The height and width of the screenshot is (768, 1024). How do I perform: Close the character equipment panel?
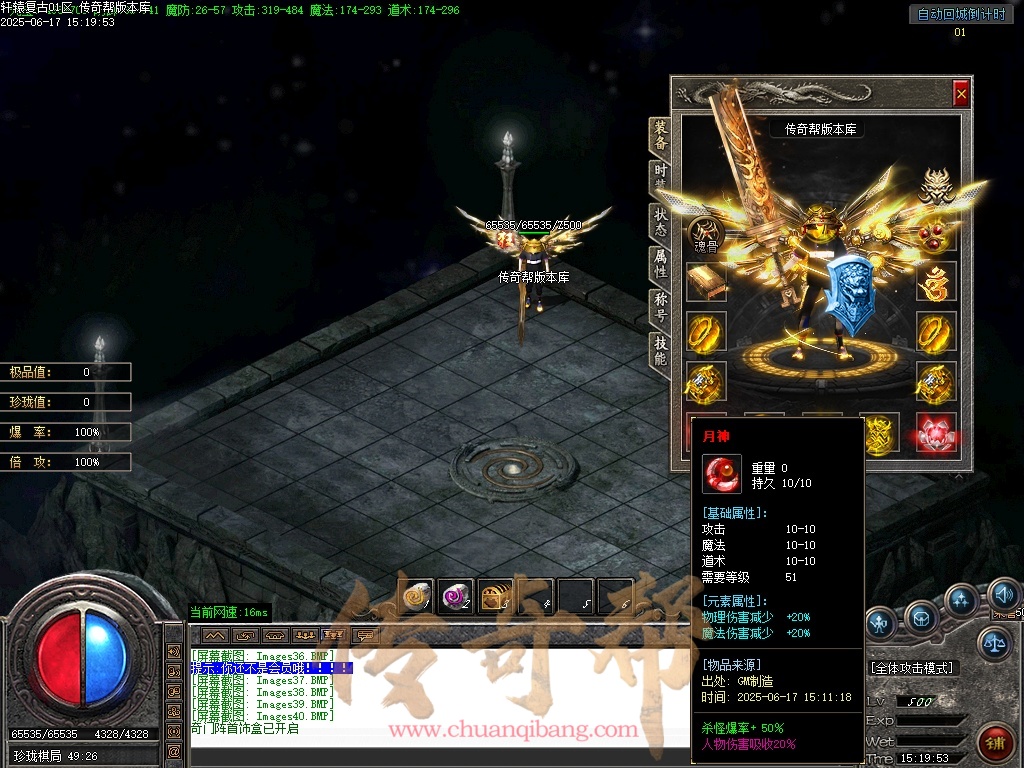961,94
